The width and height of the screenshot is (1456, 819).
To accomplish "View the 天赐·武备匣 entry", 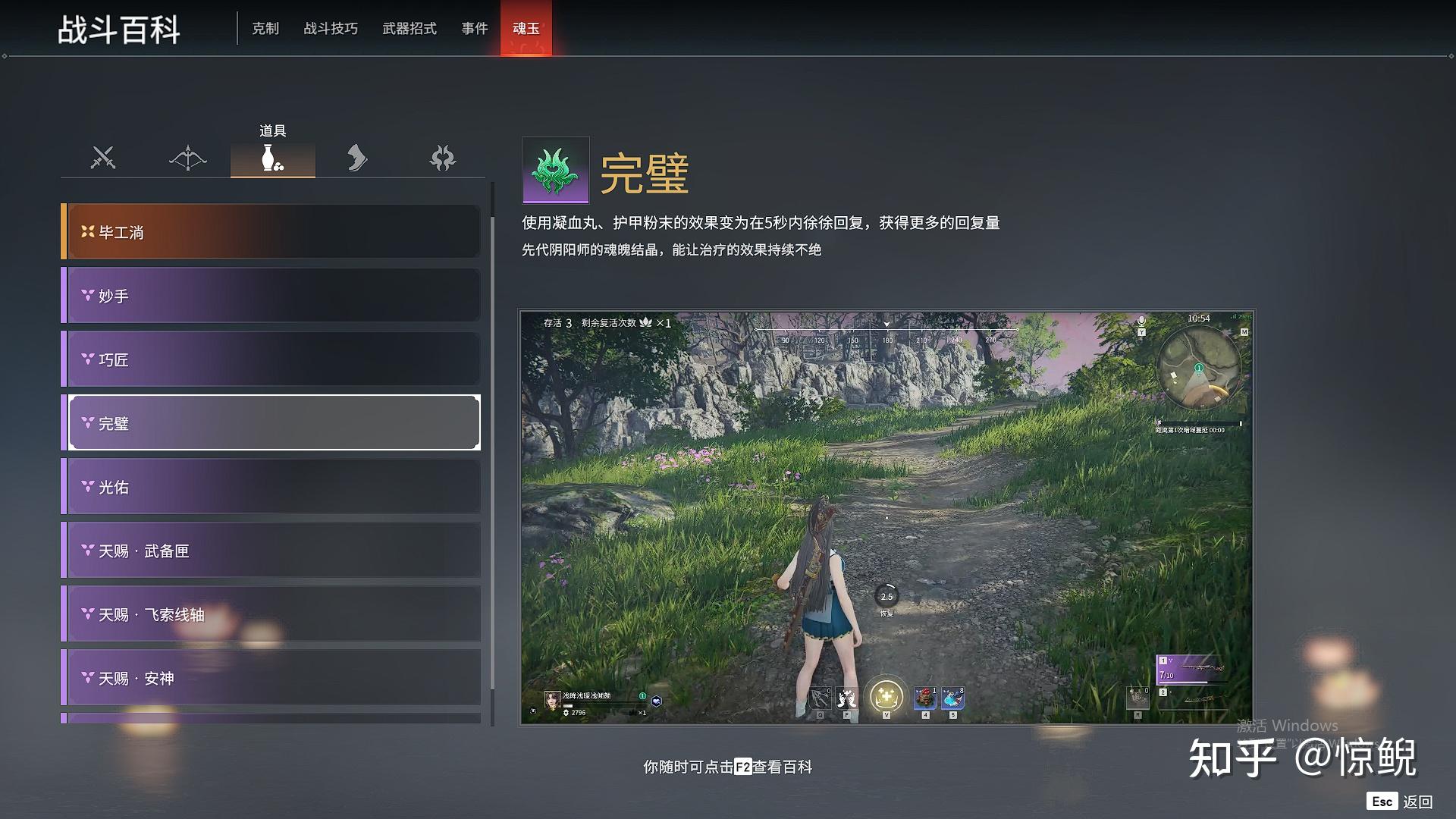I will [x=273, y=551].
